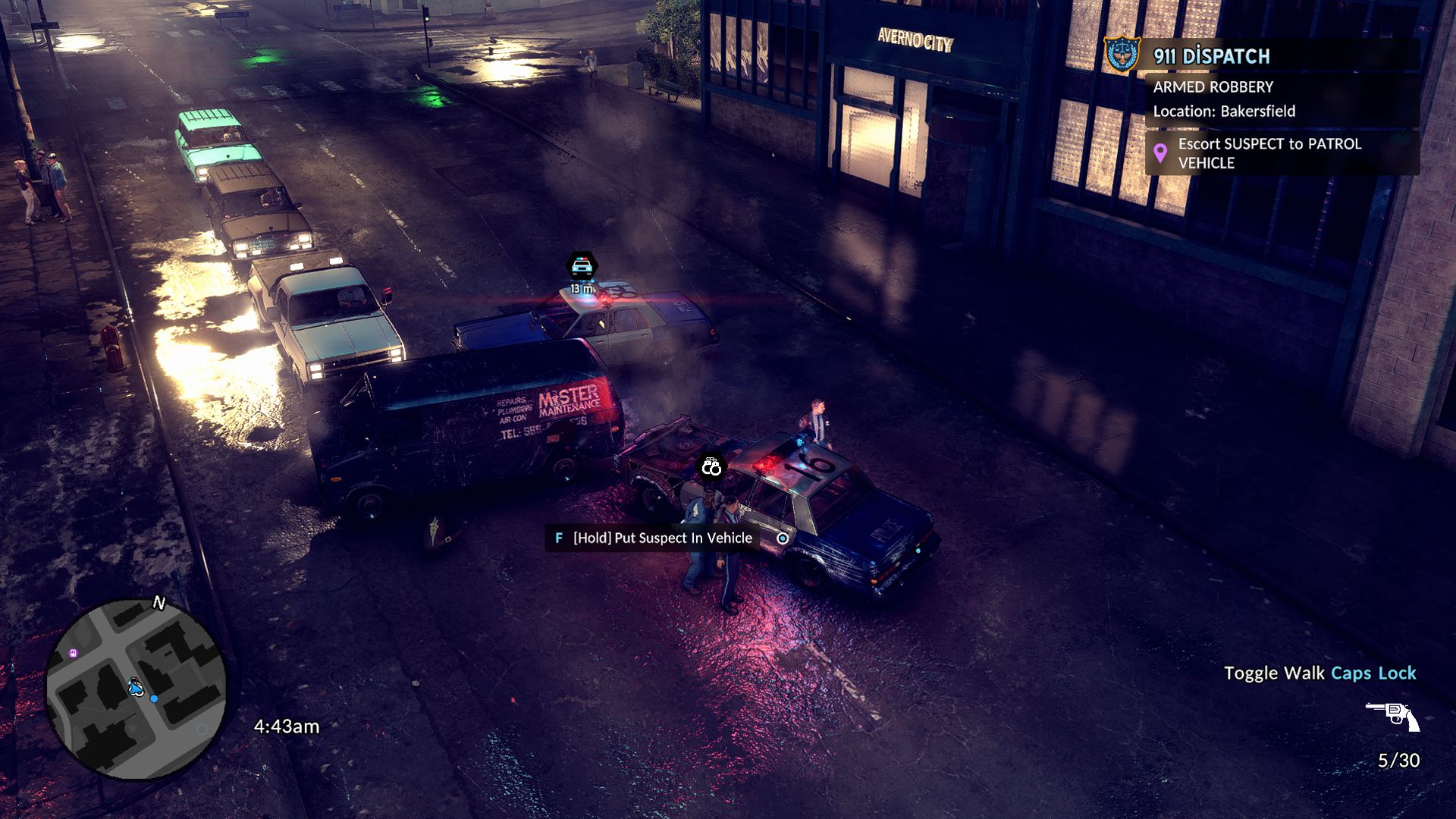The width and height of the screenshot is (1456, 819).
Task: Click the circular minimap
Action: tap(136, 689)
